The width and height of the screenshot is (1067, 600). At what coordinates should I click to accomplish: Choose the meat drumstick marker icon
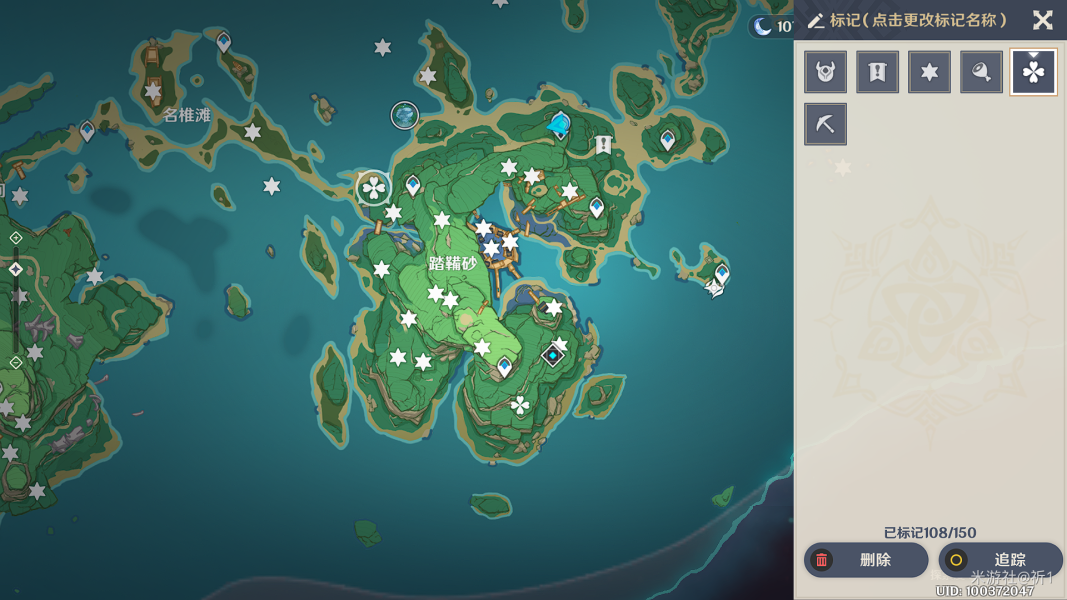tap(982, 72)
